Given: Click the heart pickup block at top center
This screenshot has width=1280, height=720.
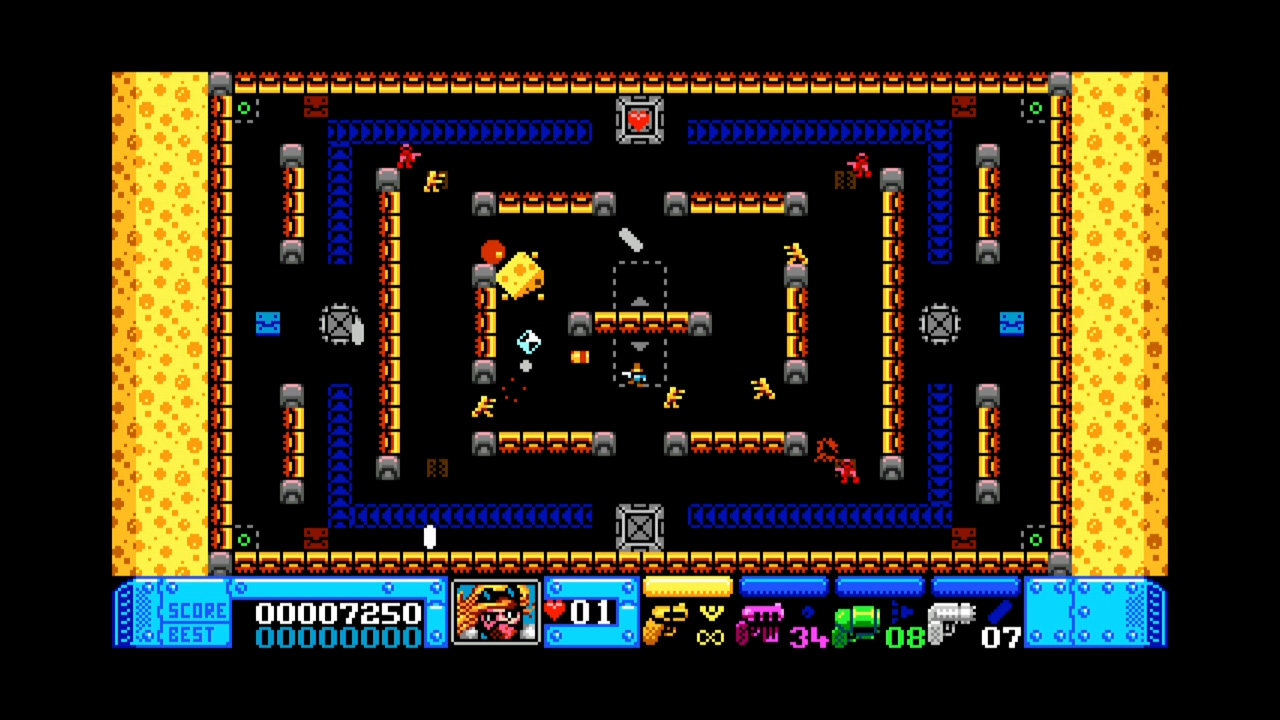Looking at the screenshot, I should (x=640, y=120).
